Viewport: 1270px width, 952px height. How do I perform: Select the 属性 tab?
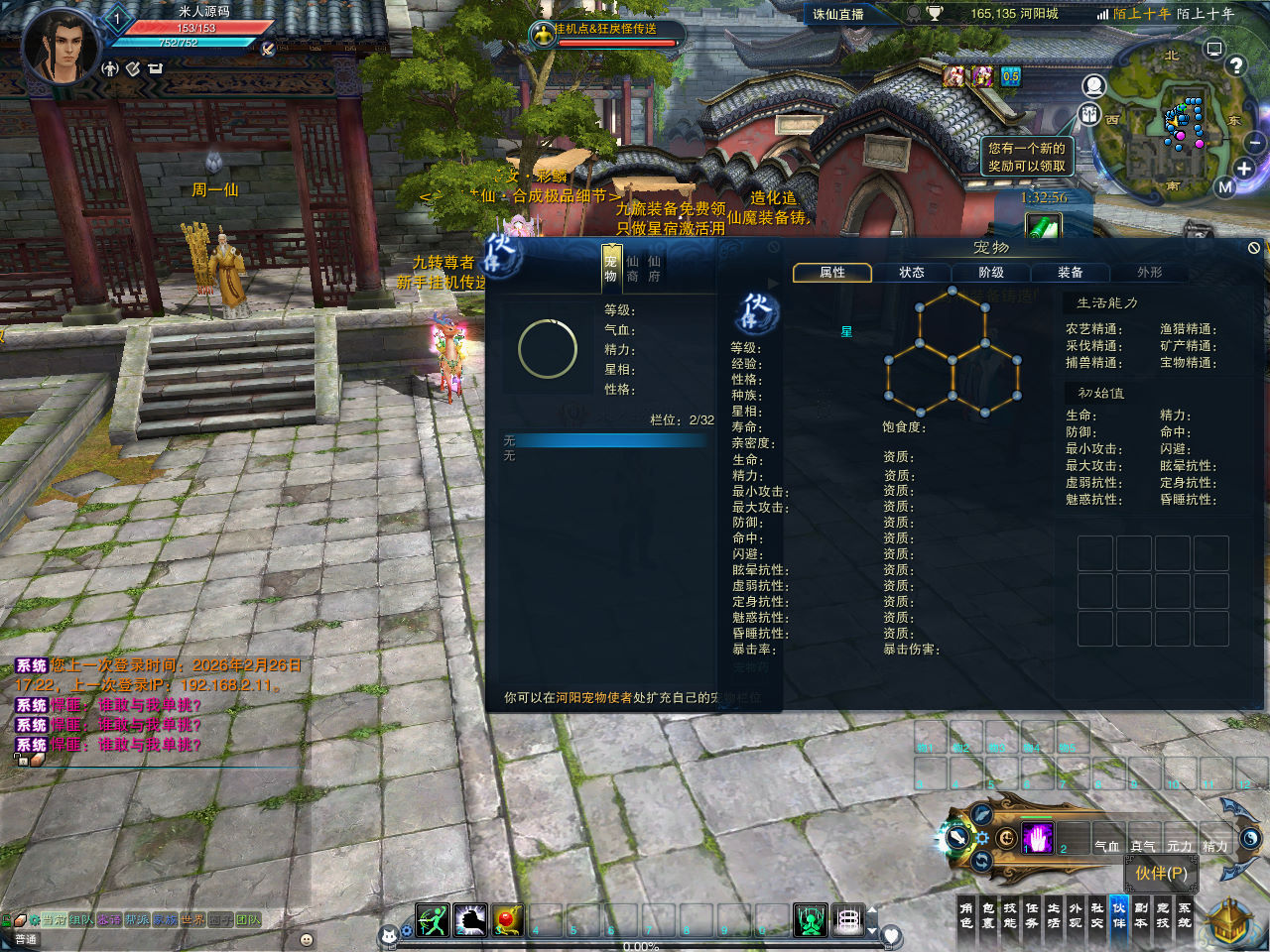pyautogui.click(x=831, y=273)
